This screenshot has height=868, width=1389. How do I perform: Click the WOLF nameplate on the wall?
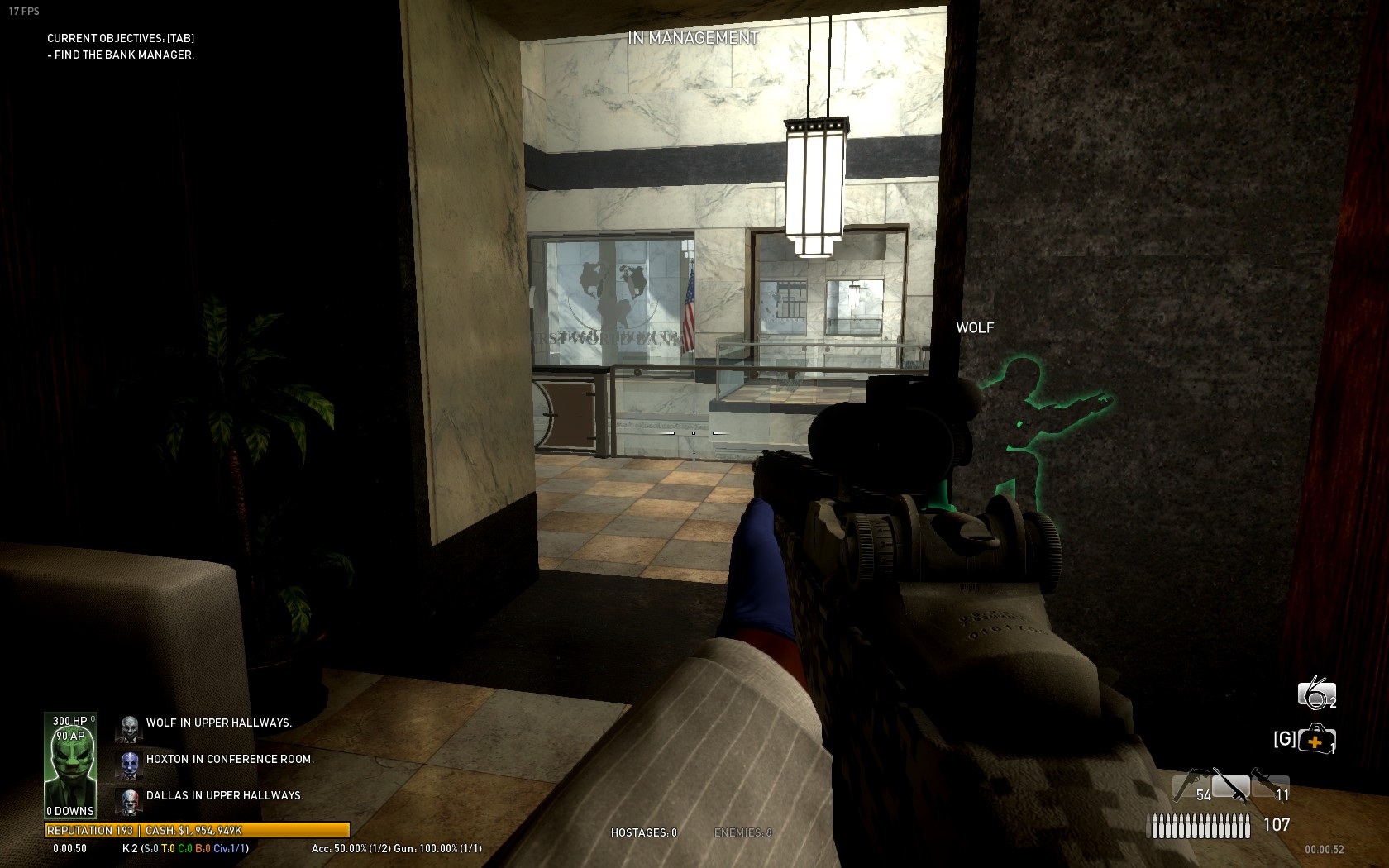coord(975,328)
